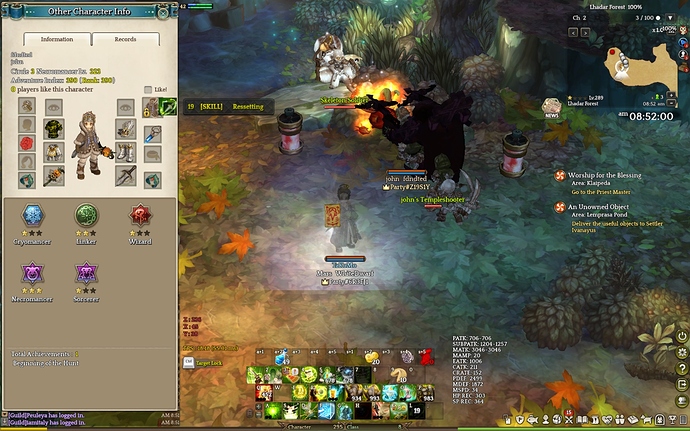This screenshot has height=431, width=690.
Task: Choose the Linker class icon
Action: [x=88, y=216]
